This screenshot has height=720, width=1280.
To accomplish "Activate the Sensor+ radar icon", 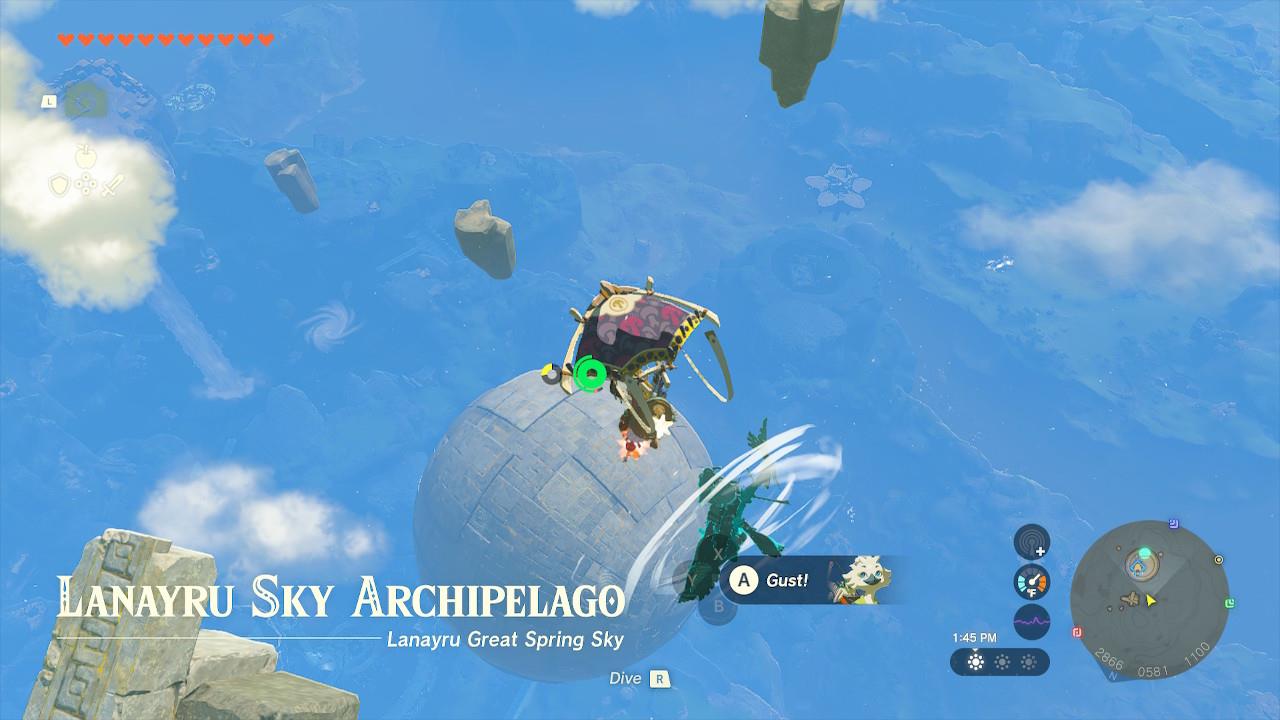I will click(1031, 541).
